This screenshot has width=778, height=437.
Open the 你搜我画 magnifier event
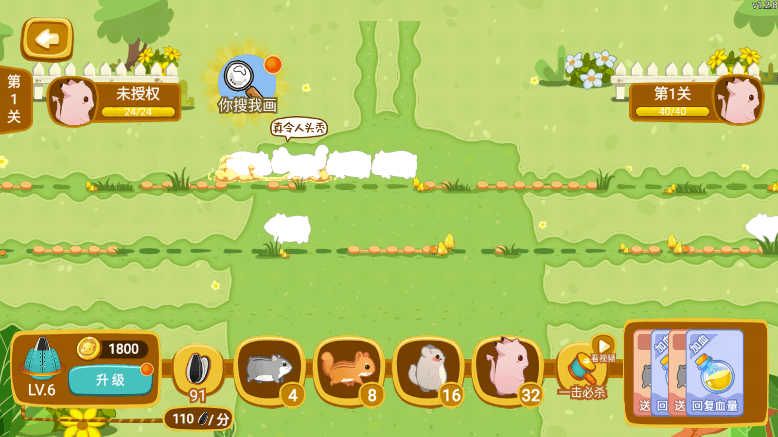tap(246, 80)
